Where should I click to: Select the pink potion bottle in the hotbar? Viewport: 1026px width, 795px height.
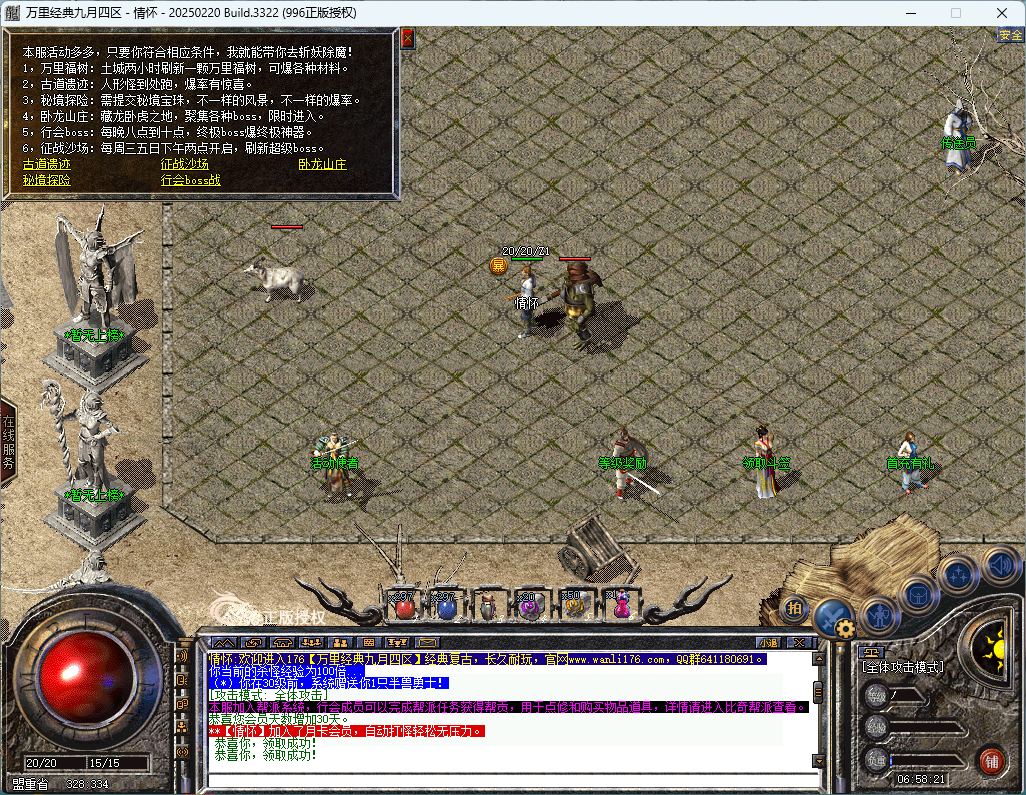621,606
